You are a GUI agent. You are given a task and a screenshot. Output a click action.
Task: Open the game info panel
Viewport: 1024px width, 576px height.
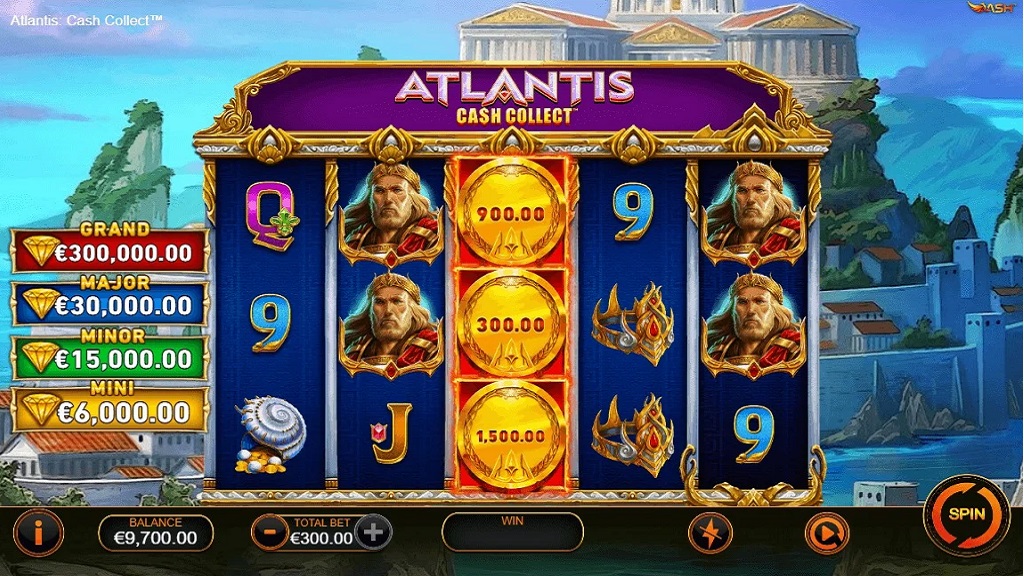pyautogui.click(x=38, y=533)
